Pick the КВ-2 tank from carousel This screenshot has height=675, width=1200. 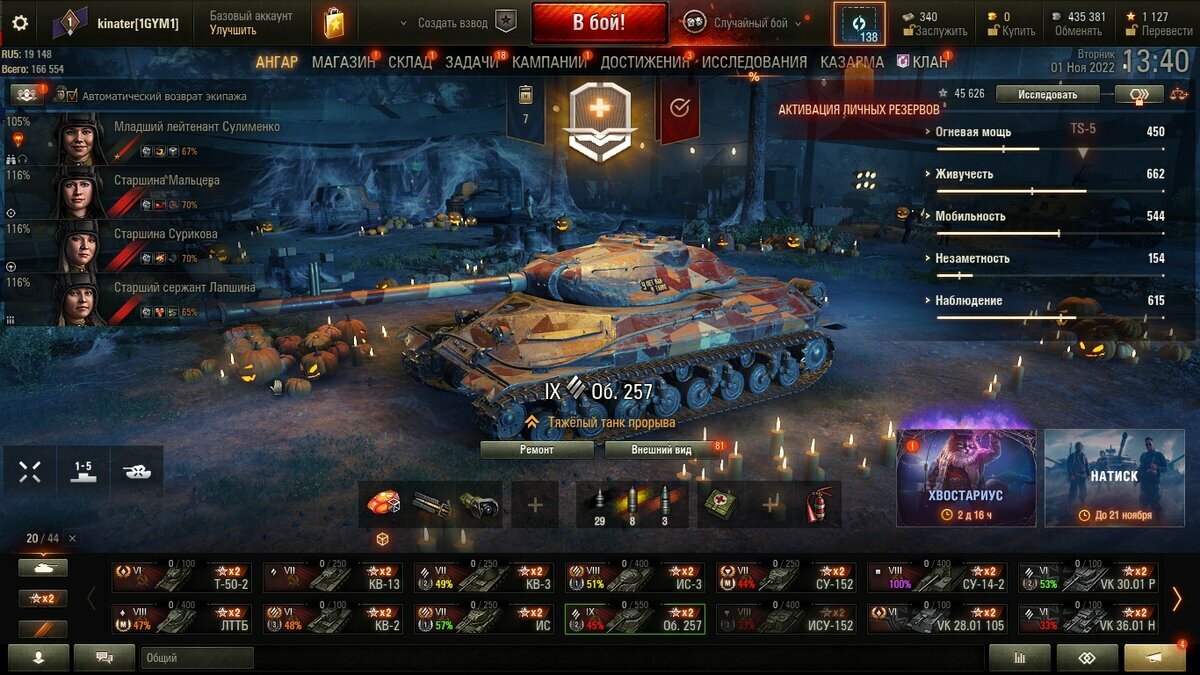[x=333, y=620]
